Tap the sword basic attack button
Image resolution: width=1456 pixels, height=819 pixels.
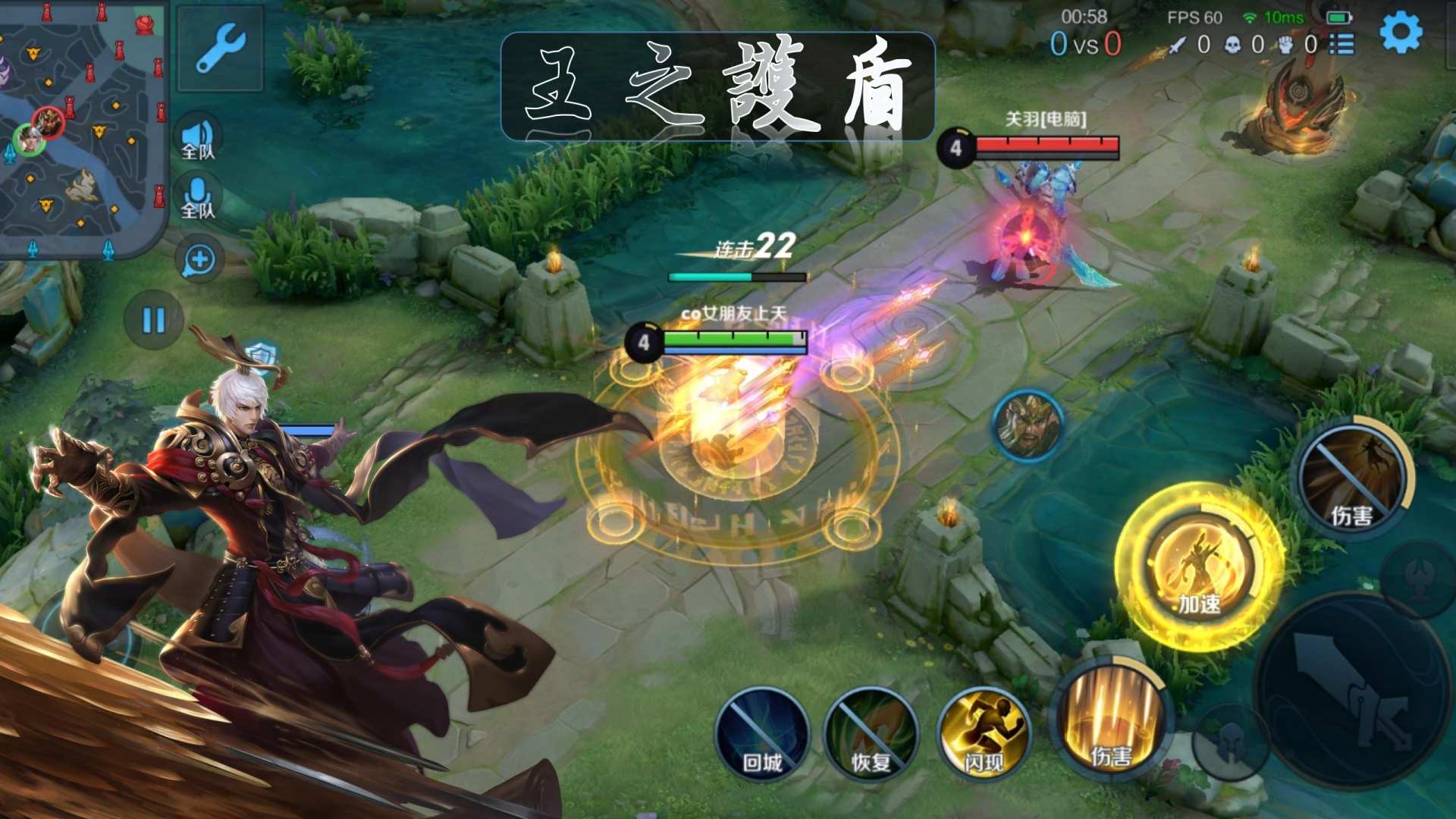[1353, 690]
